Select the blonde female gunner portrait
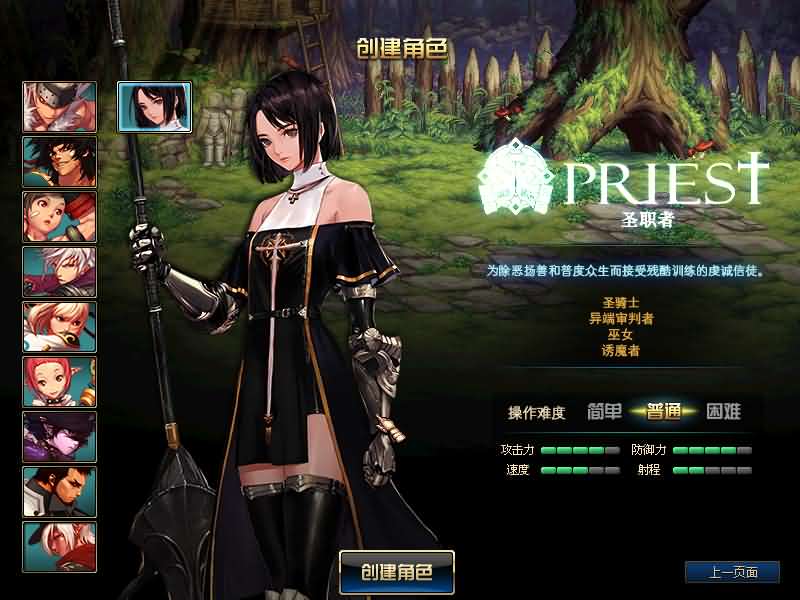 coord(60,326)
